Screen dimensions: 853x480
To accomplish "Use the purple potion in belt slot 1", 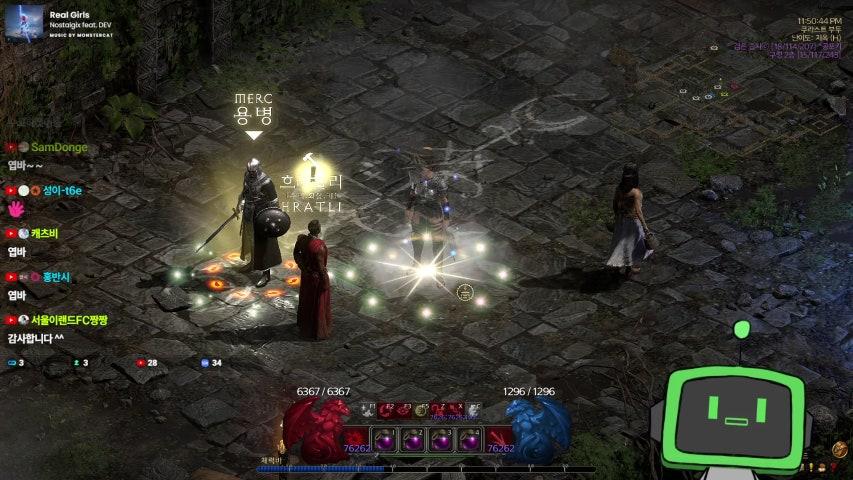I will click(385, 440).
